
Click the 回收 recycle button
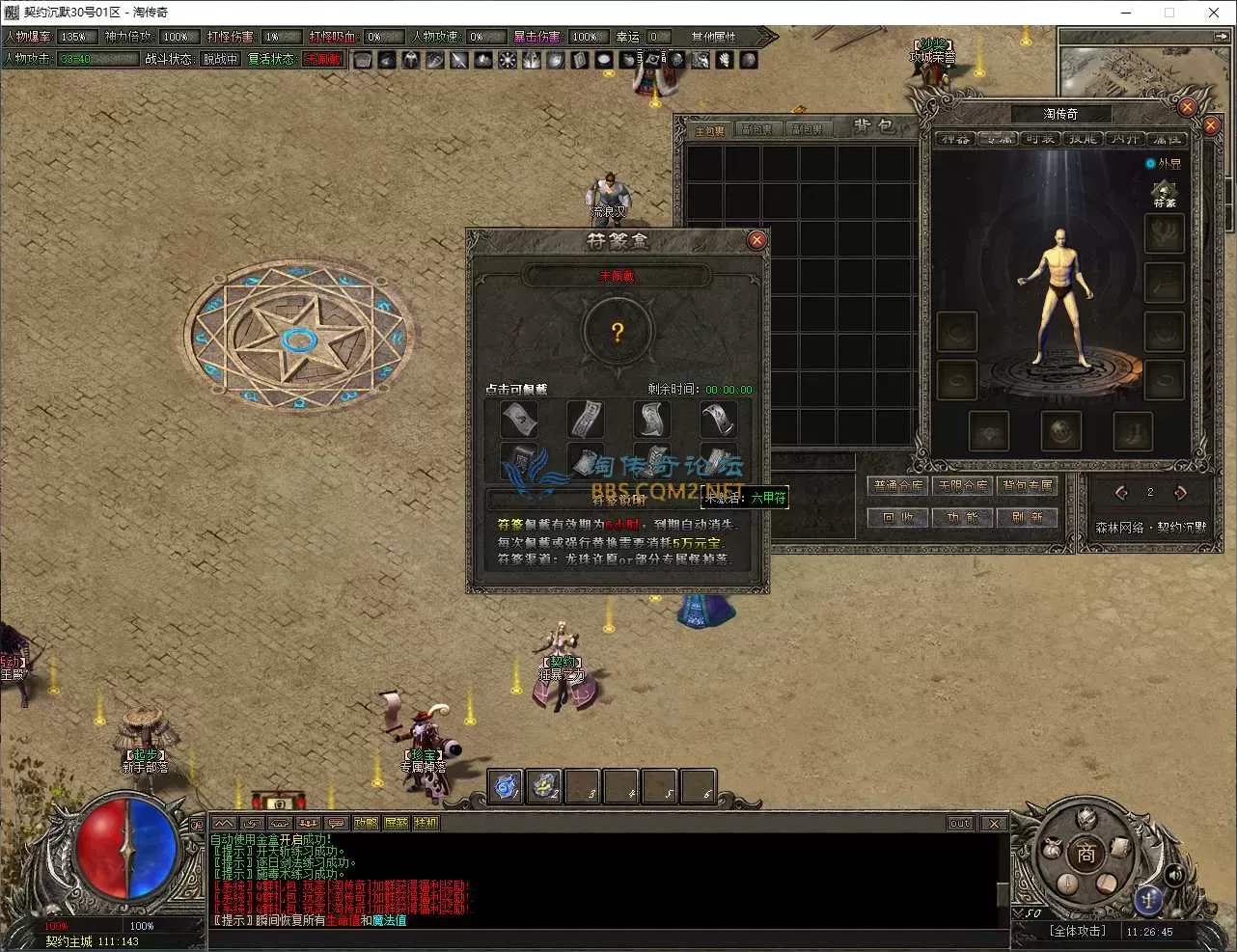pos(897,518)
